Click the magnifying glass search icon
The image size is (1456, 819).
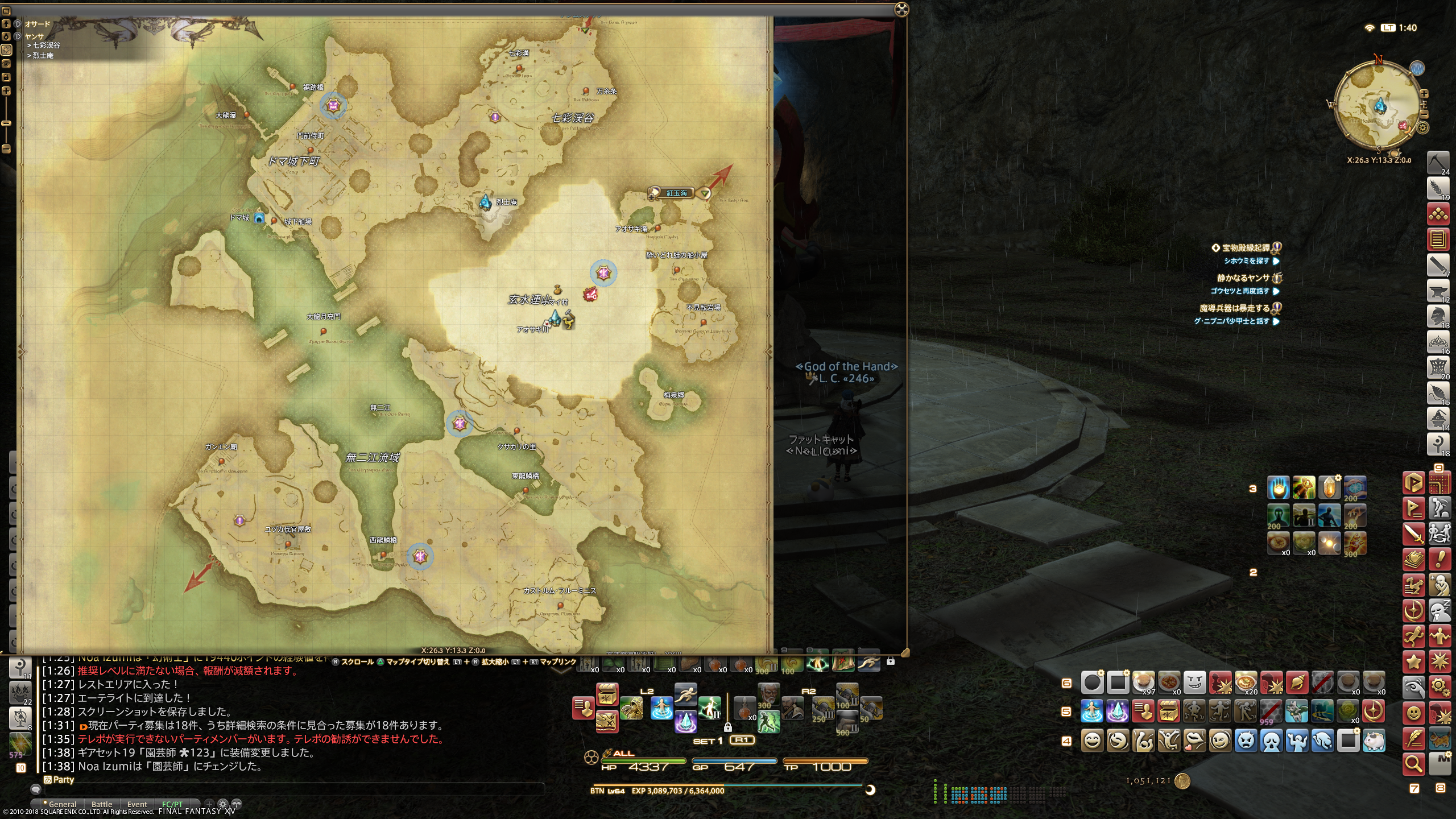pyautogui.click(x=1413, y=763)
